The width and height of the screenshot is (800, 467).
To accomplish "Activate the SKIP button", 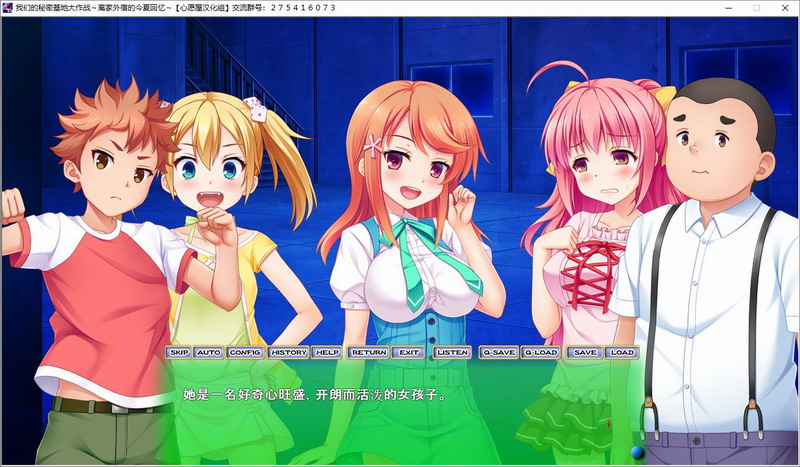I will [x=179, y=352].
